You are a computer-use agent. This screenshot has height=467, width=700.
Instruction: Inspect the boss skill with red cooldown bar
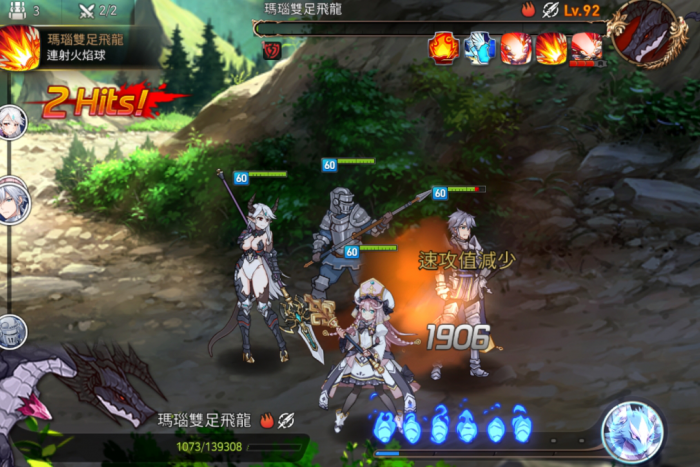point(586,48)
